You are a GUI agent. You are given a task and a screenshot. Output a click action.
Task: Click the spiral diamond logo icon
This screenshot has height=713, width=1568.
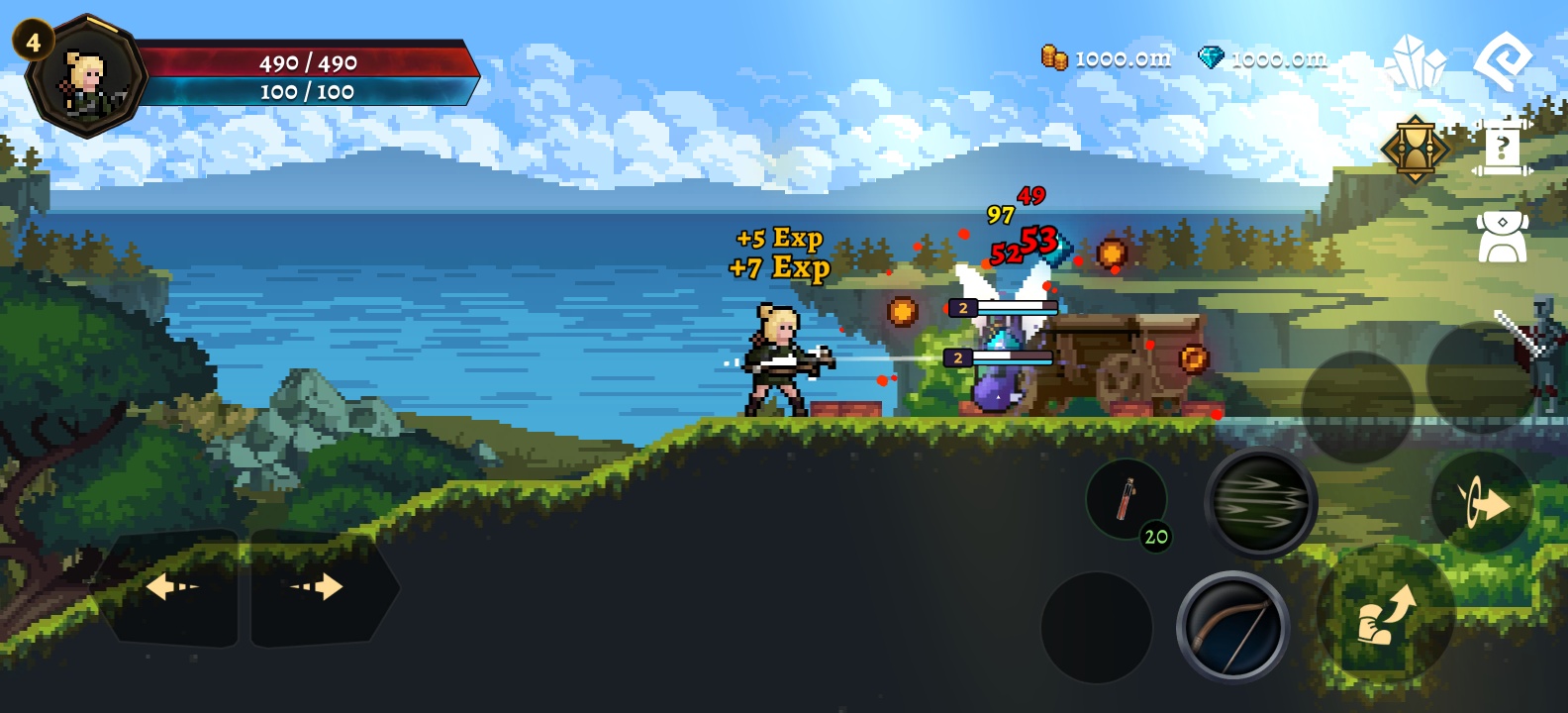[x=1504, y=61]
